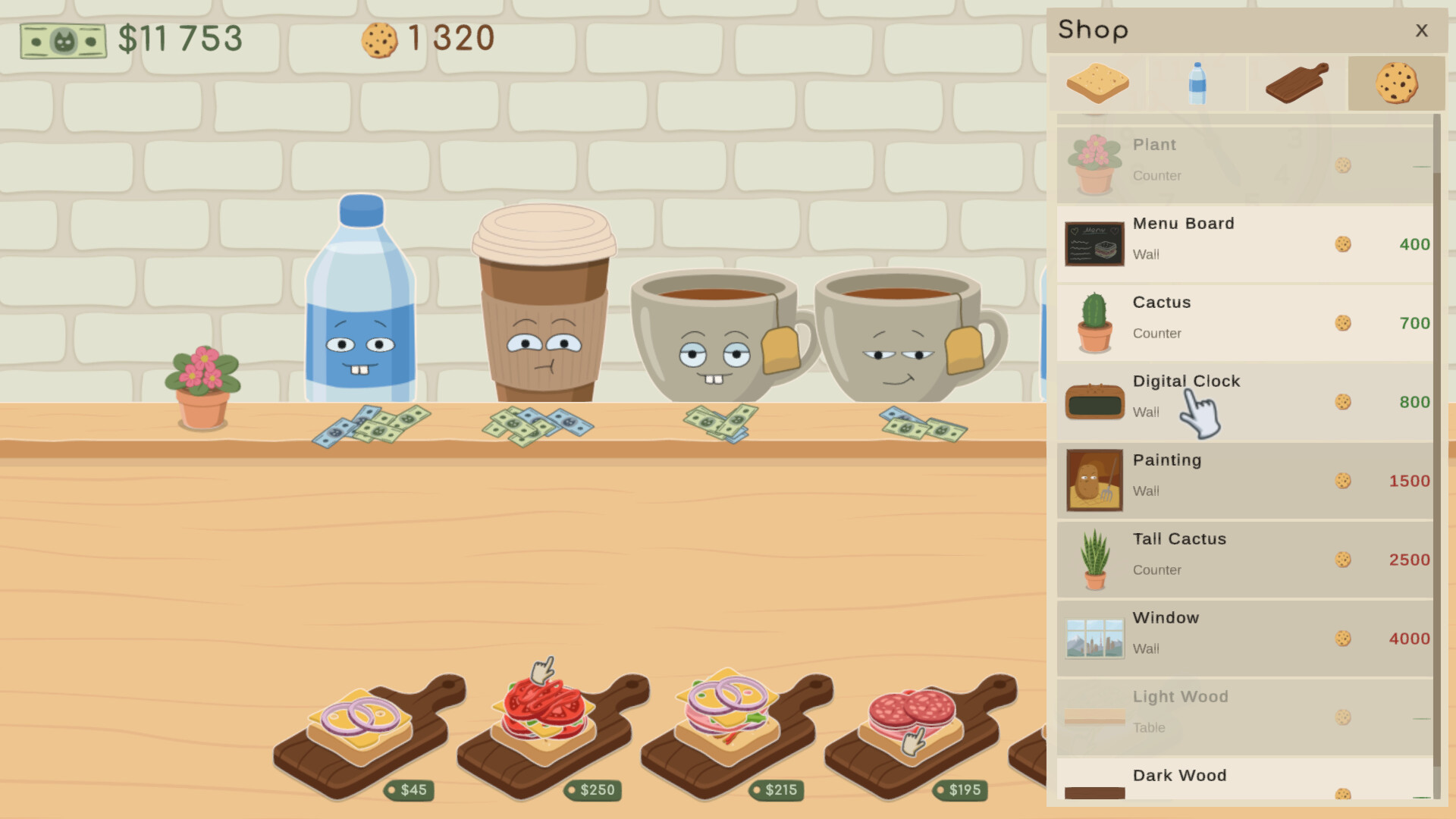The image size is (1456, 819).
Task: Click the cookie price icon beside Painting
Action: point(1343,481)
